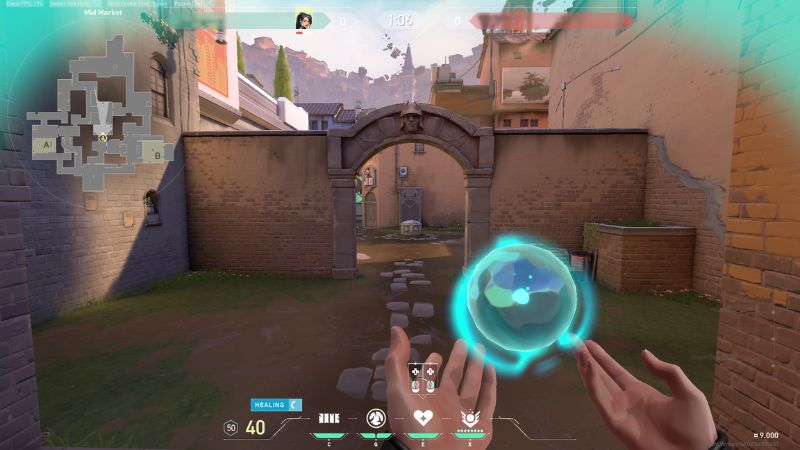Image resolution: width=800 pixels, height=450 pixels.
Task: Click the Sage agent portrait in top bar
Action: click(x=303, y=20)
